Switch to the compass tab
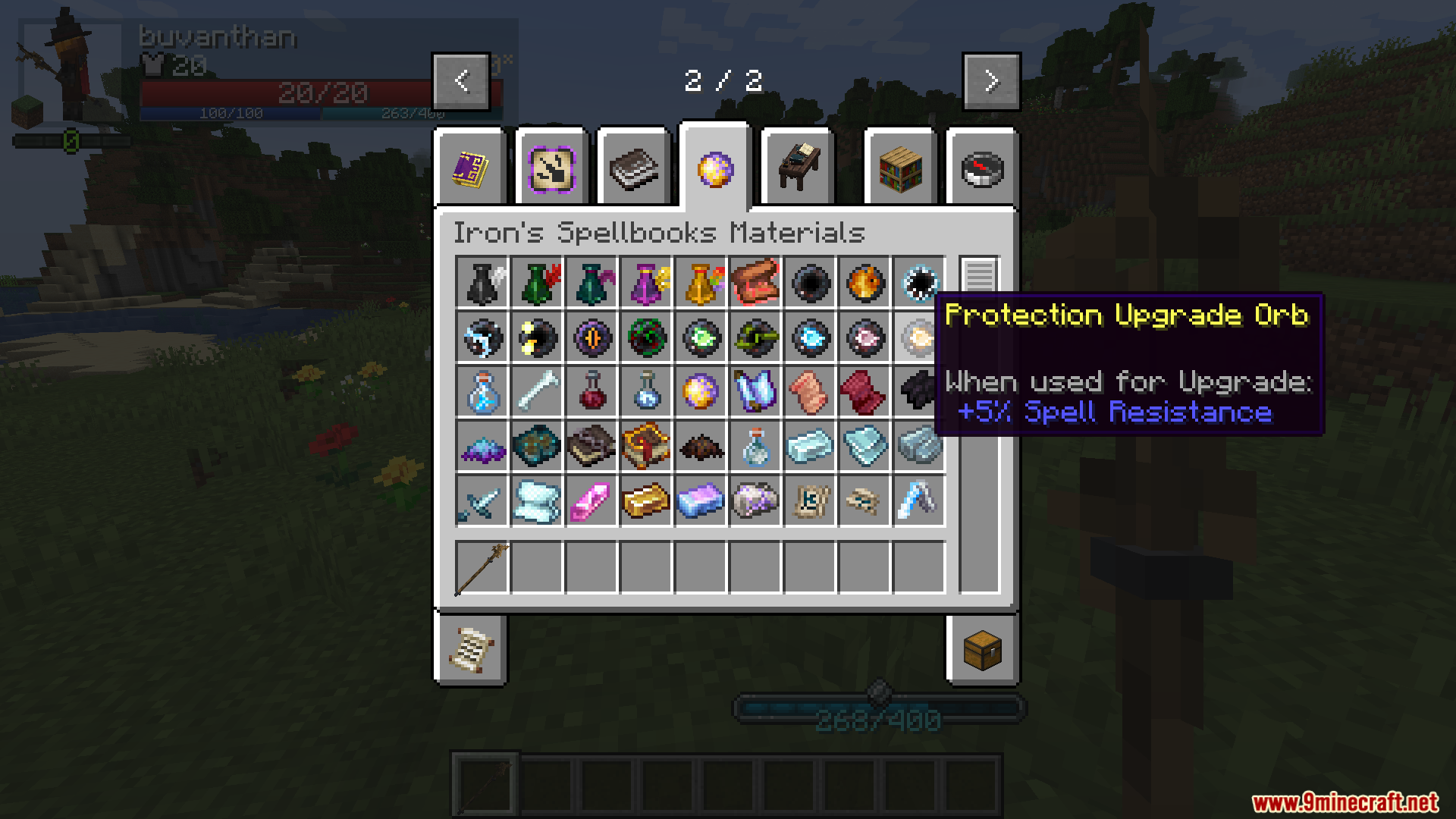 click(982, 168)
